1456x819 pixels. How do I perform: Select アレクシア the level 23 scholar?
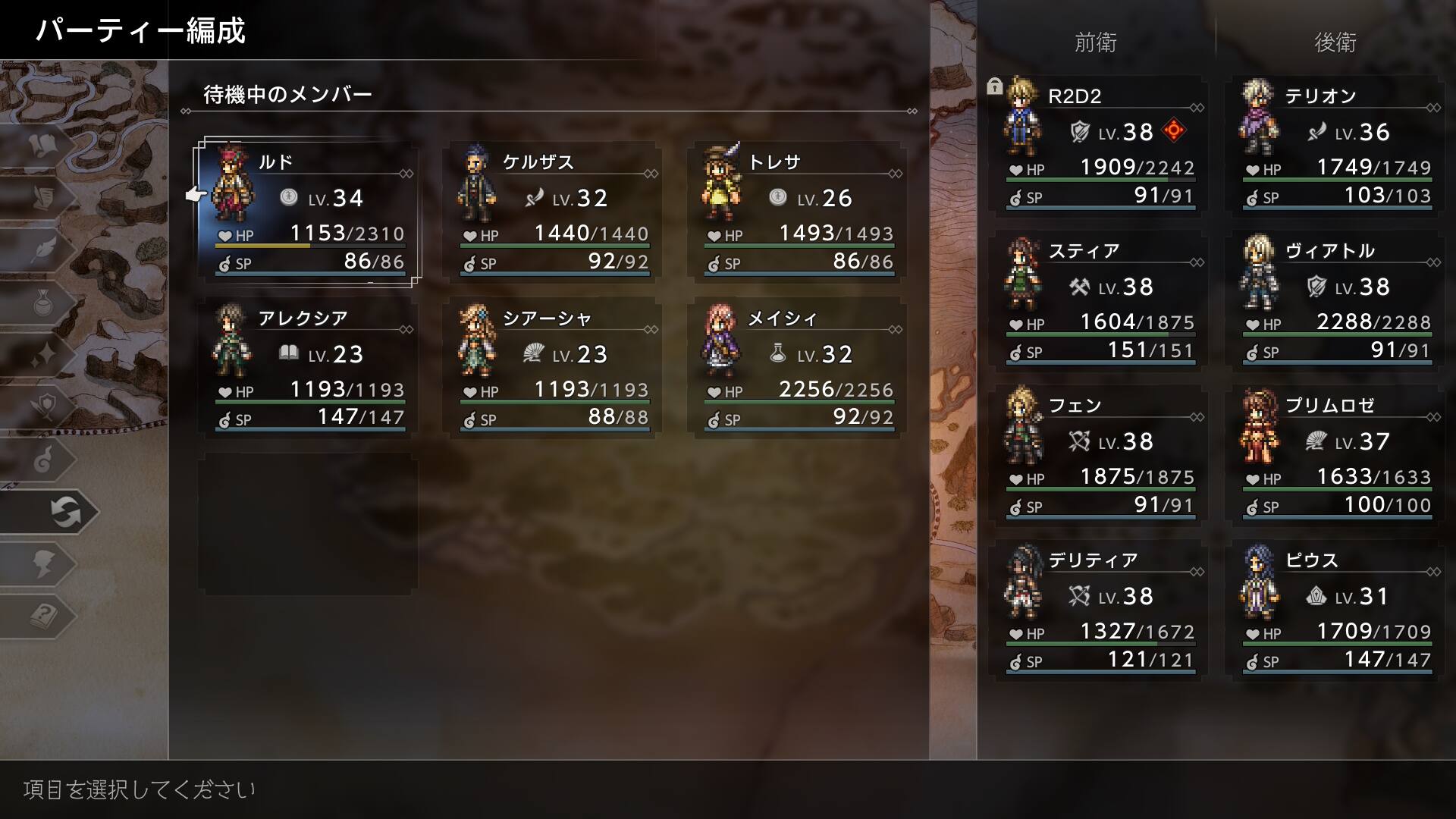307,368
